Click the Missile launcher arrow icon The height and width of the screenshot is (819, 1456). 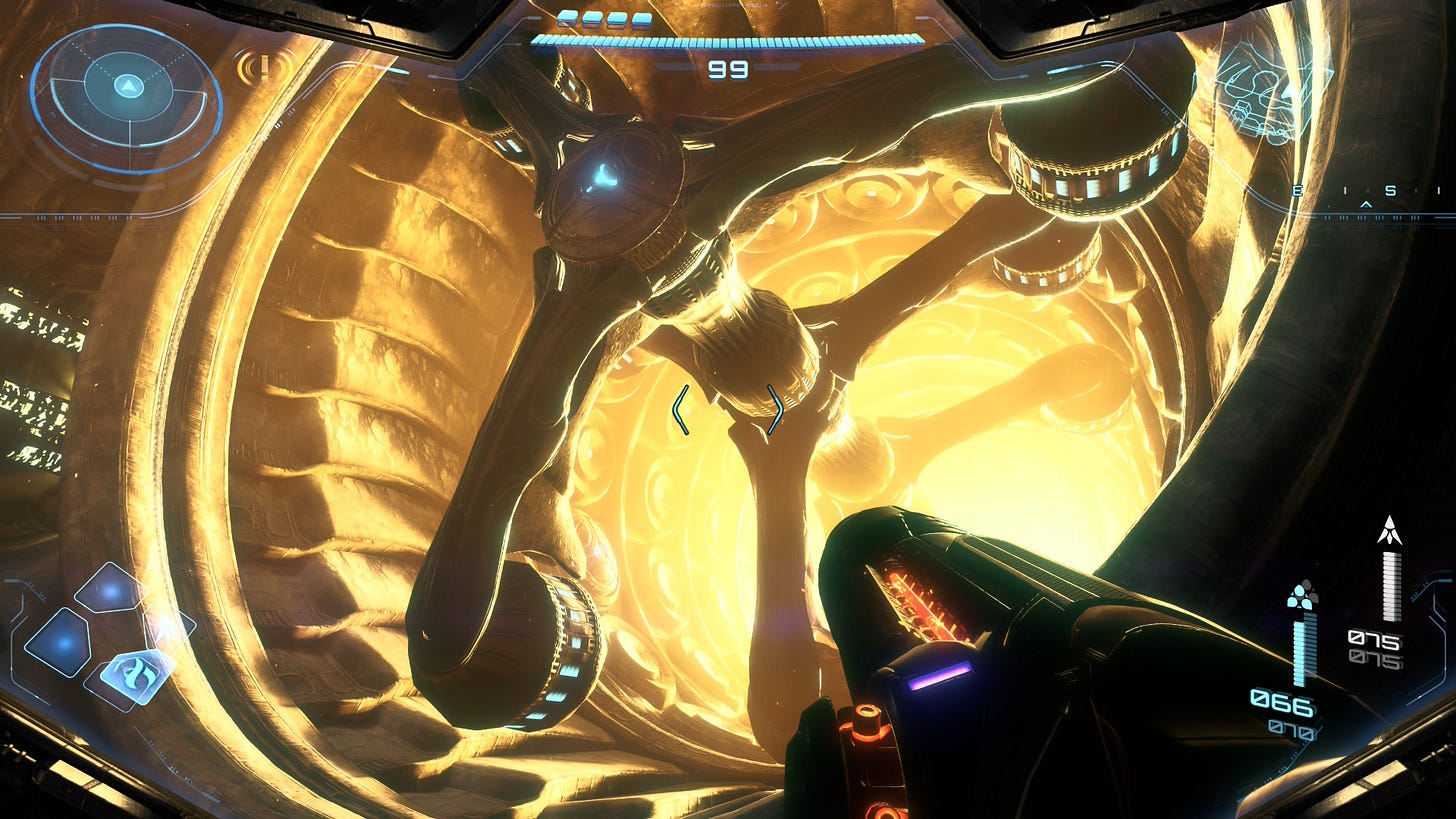pyautogui.click(x=1388, y=530)
